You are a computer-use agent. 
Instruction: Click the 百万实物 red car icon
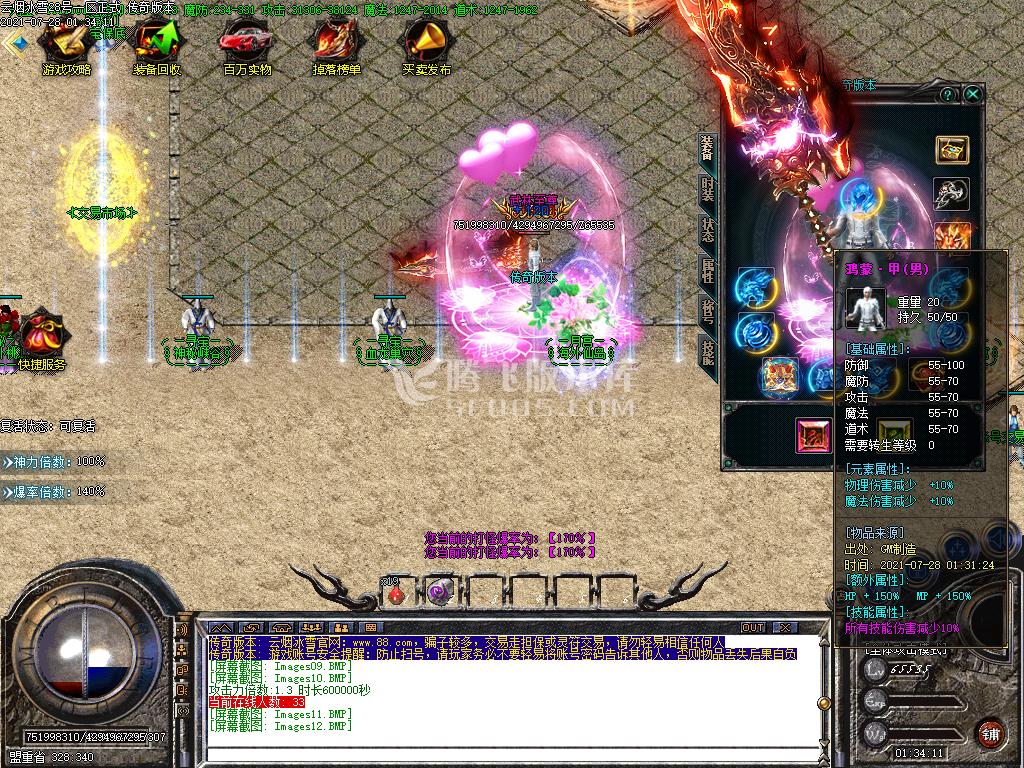pyautogui.click(x=247, y=45)
